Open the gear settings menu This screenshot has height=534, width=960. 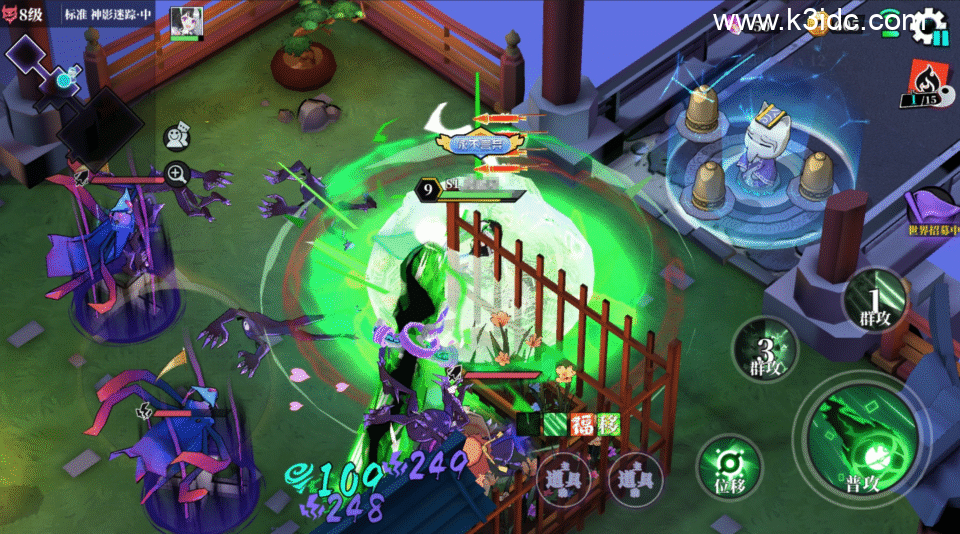tap(929, 25)
